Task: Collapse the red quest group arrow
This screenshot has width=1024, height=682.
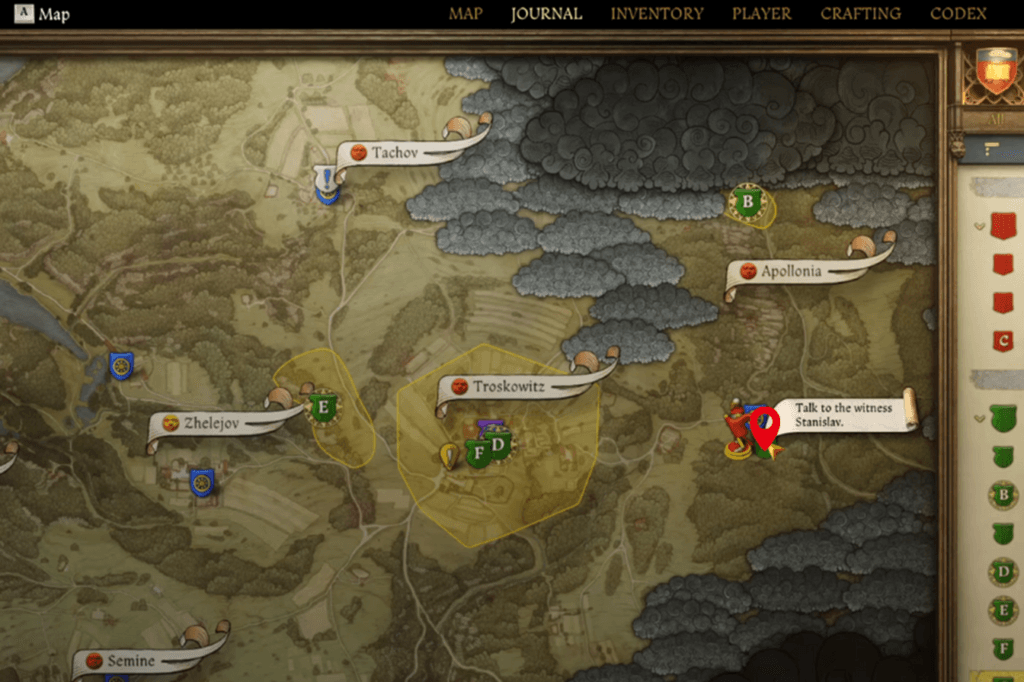Action: pyautogui.click(x=979, y=226)
